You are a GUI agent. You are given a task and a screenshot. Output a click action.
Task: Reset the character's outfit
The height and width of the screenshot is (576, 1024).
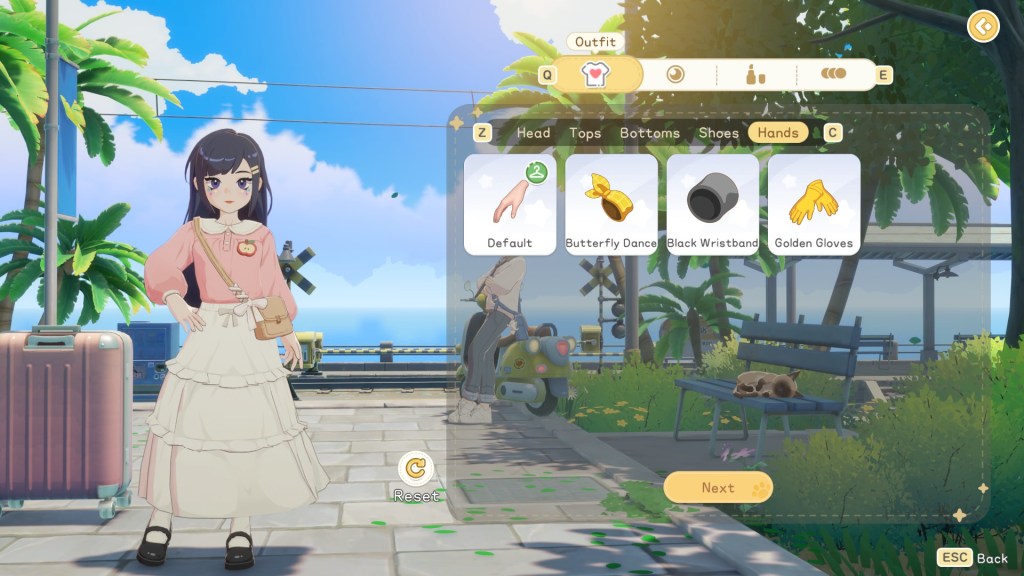click(416, 469)
